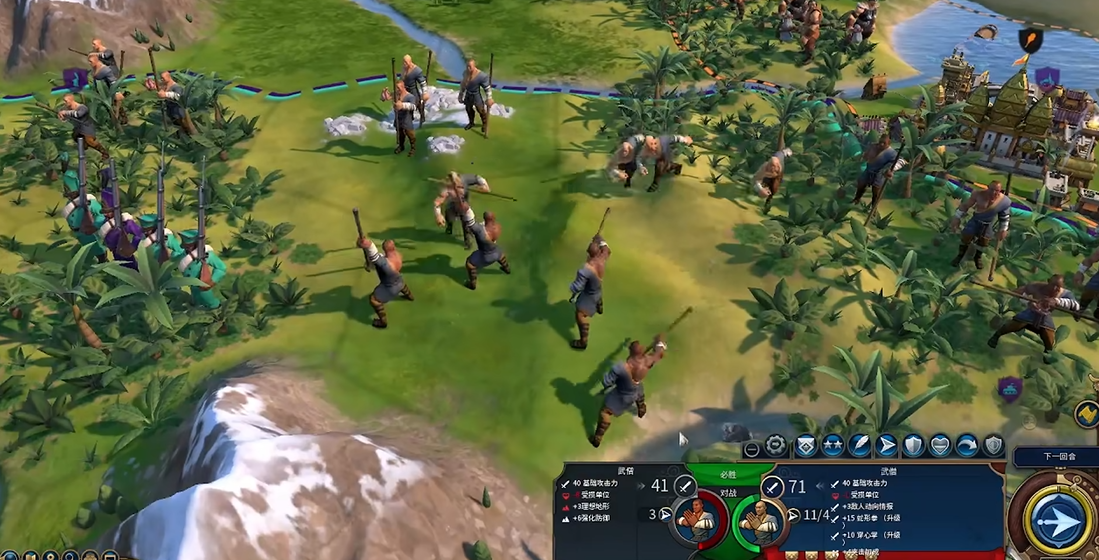This screenshot has height=560, width=1099.
Task: Skip the unit's turn with curved arrow
Action: point(967,446)
